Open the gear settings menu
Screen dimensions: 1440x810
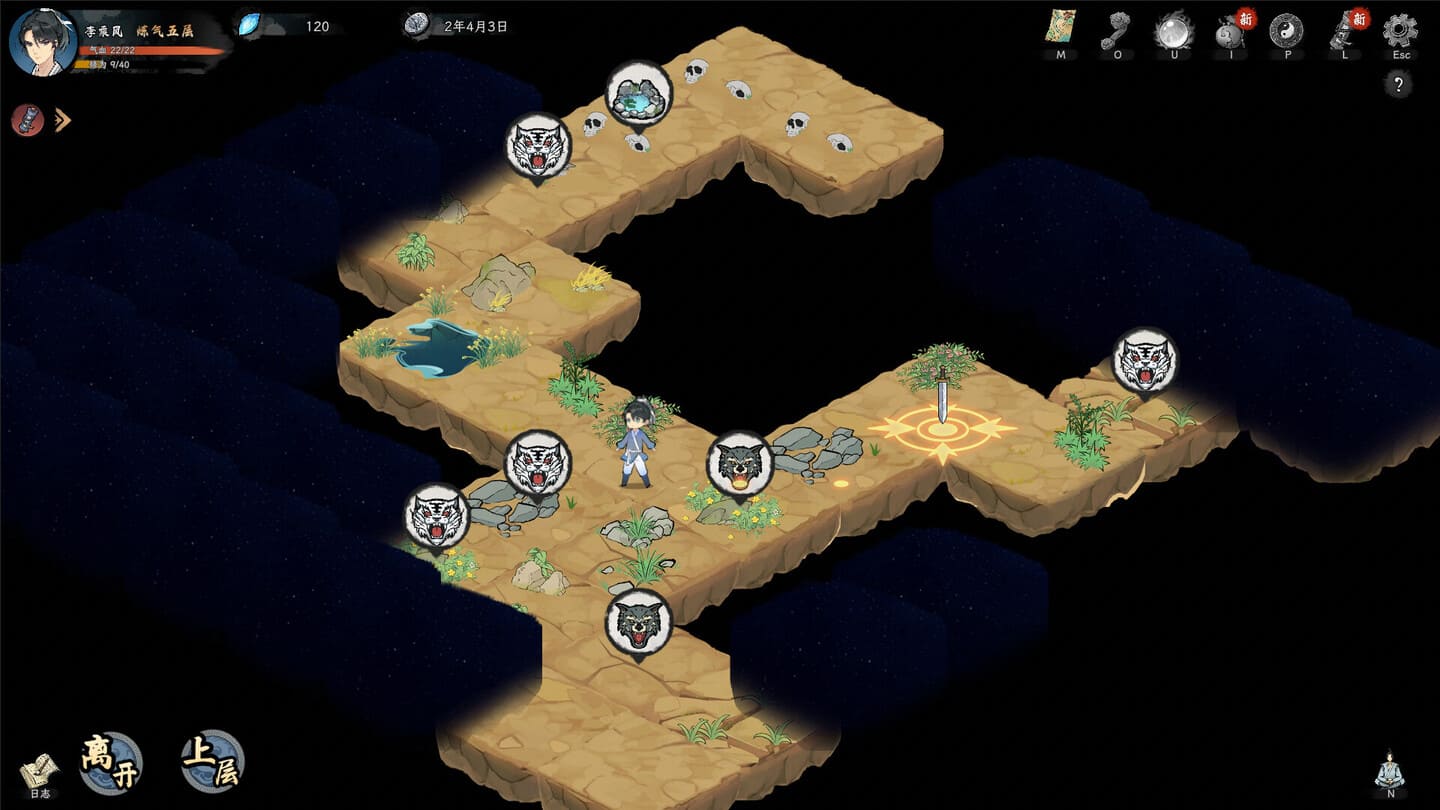coord(1400,29)
